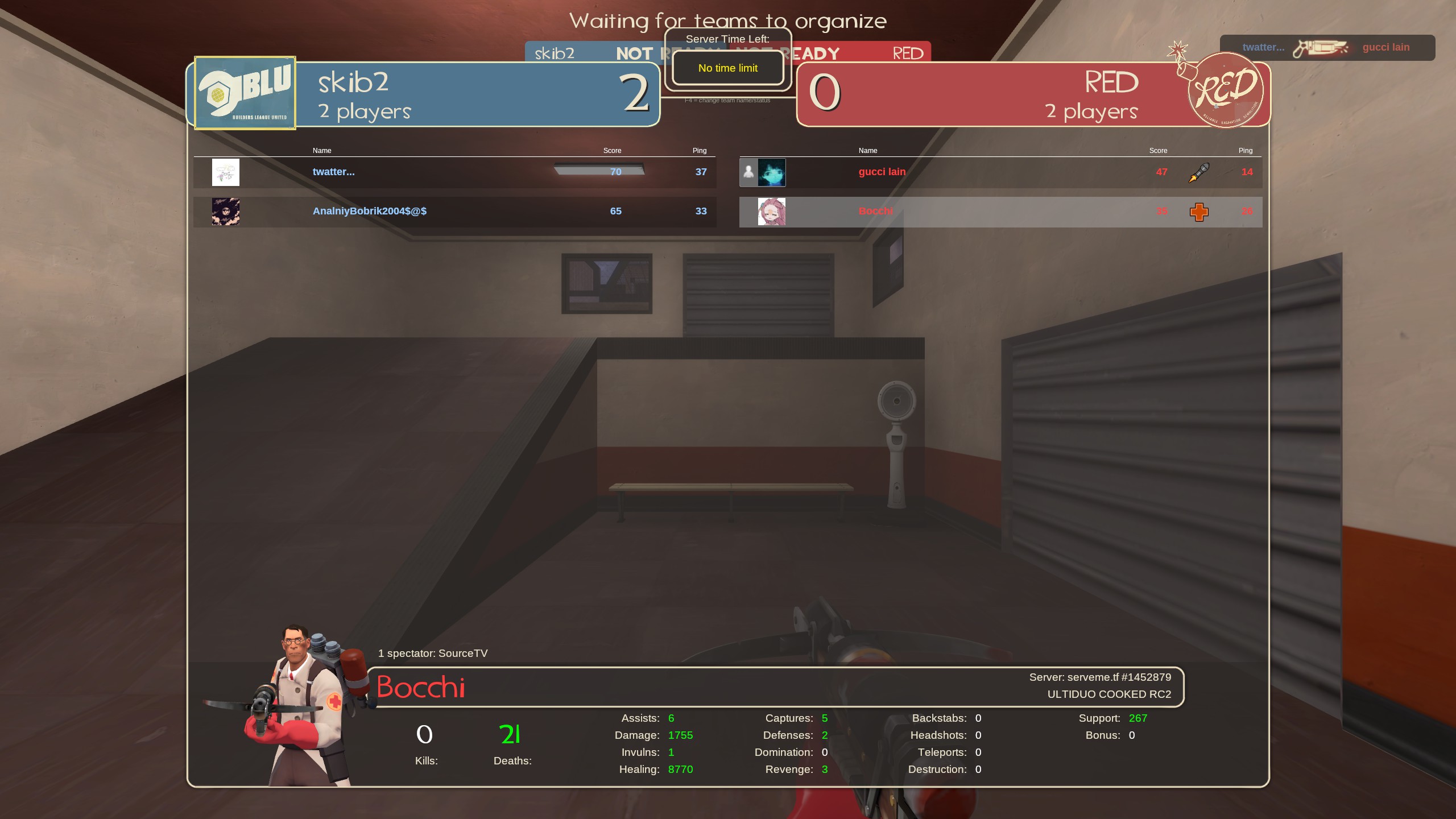Click the RED team logo emblem

click(1226, 90)
